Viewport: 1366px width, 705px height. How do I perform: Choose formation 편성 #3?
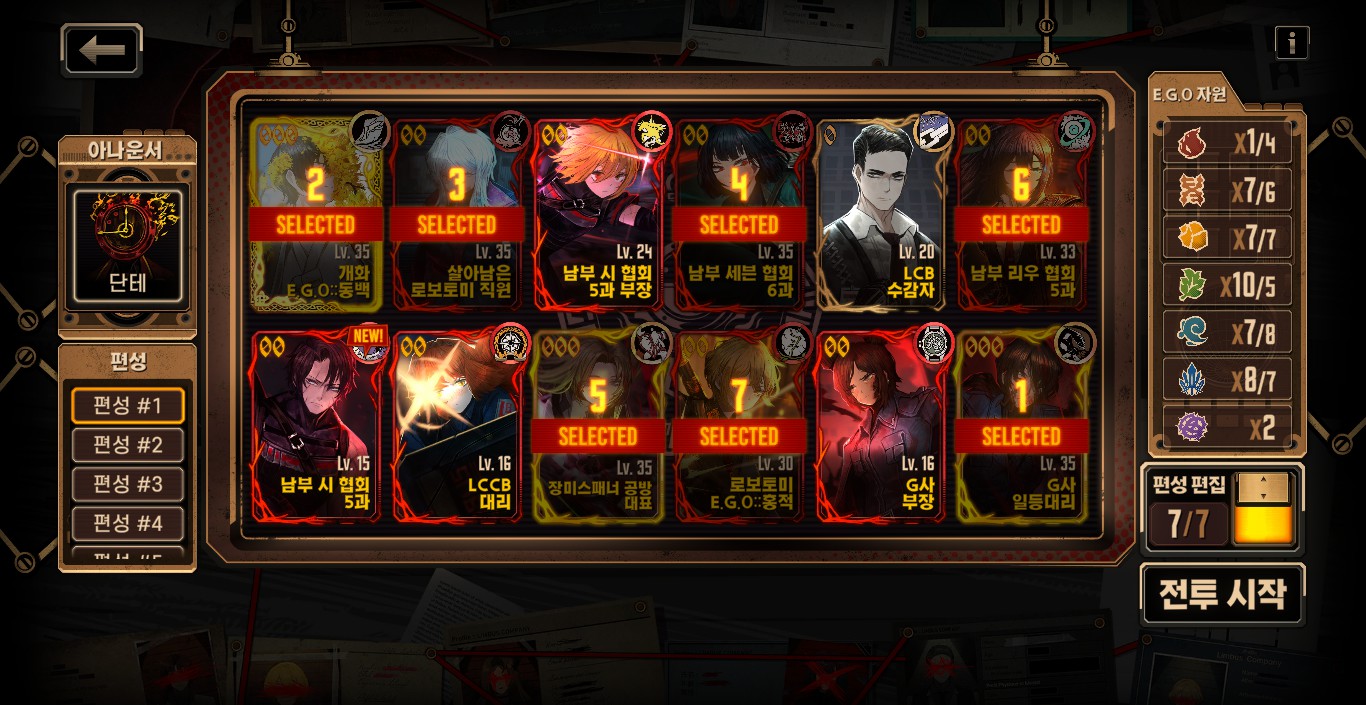pyautogui.click(x=128, y=485)
